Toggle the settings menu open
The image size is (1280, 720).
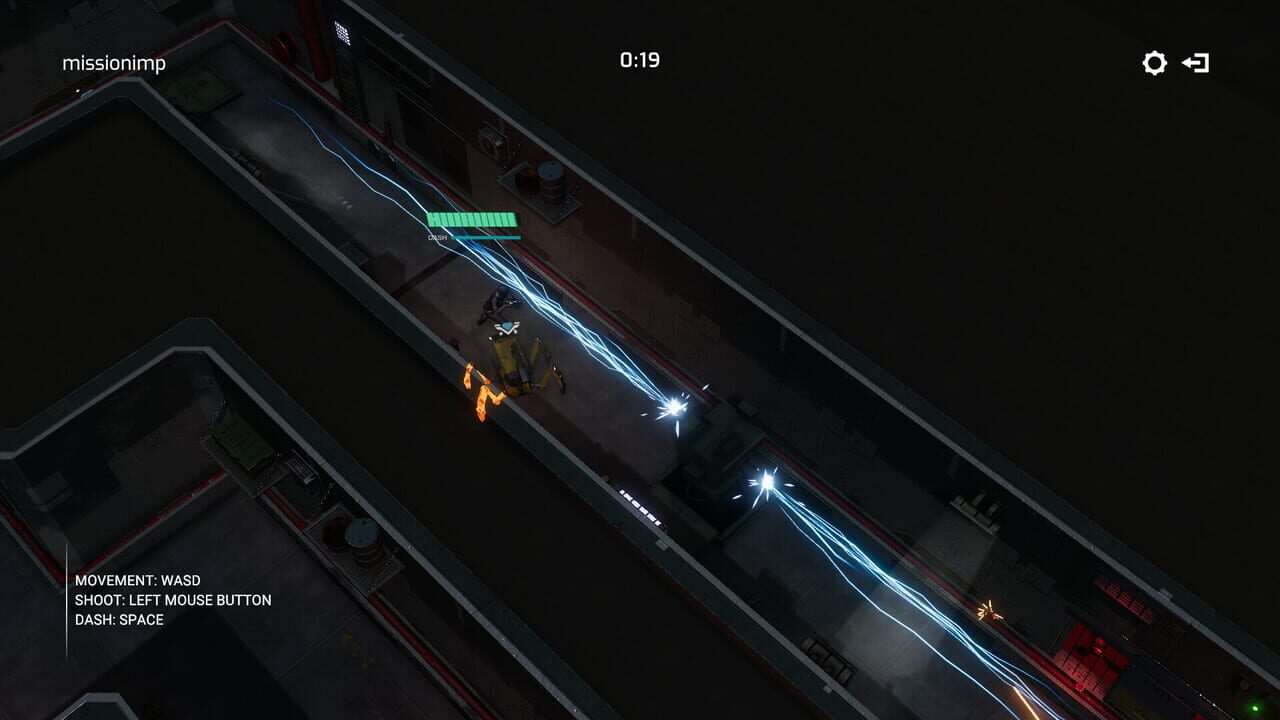1154,62
